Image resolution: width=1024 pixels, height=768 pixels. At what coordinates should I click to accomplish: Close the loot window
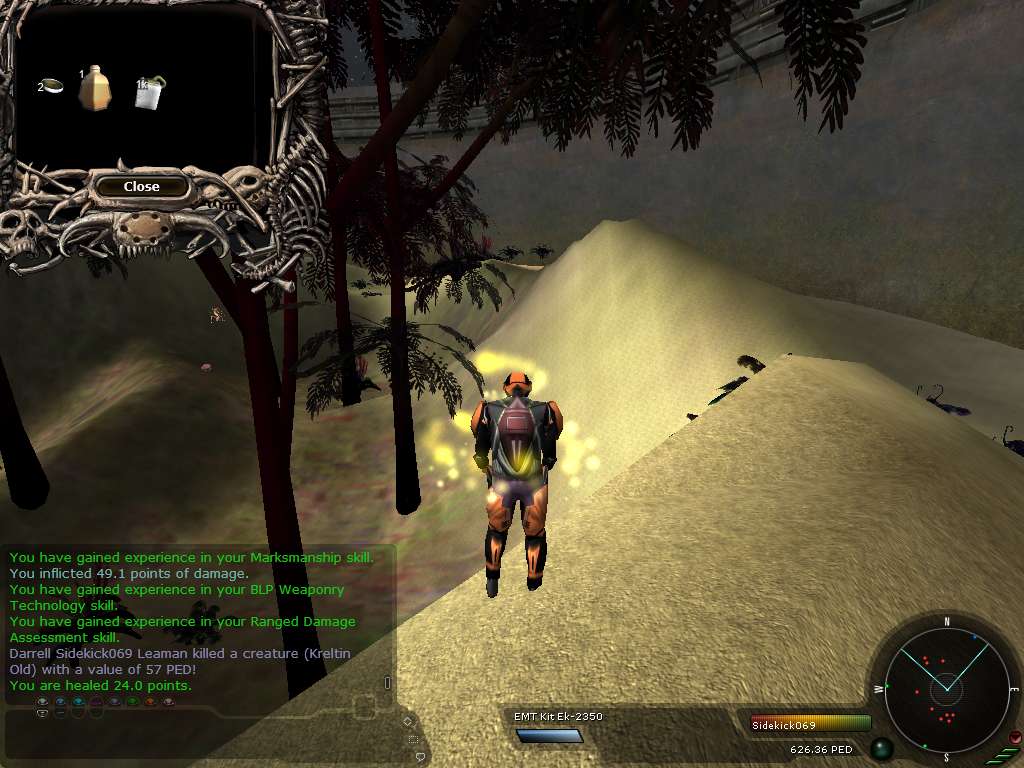pyautogui.click(x=141, y=186)
